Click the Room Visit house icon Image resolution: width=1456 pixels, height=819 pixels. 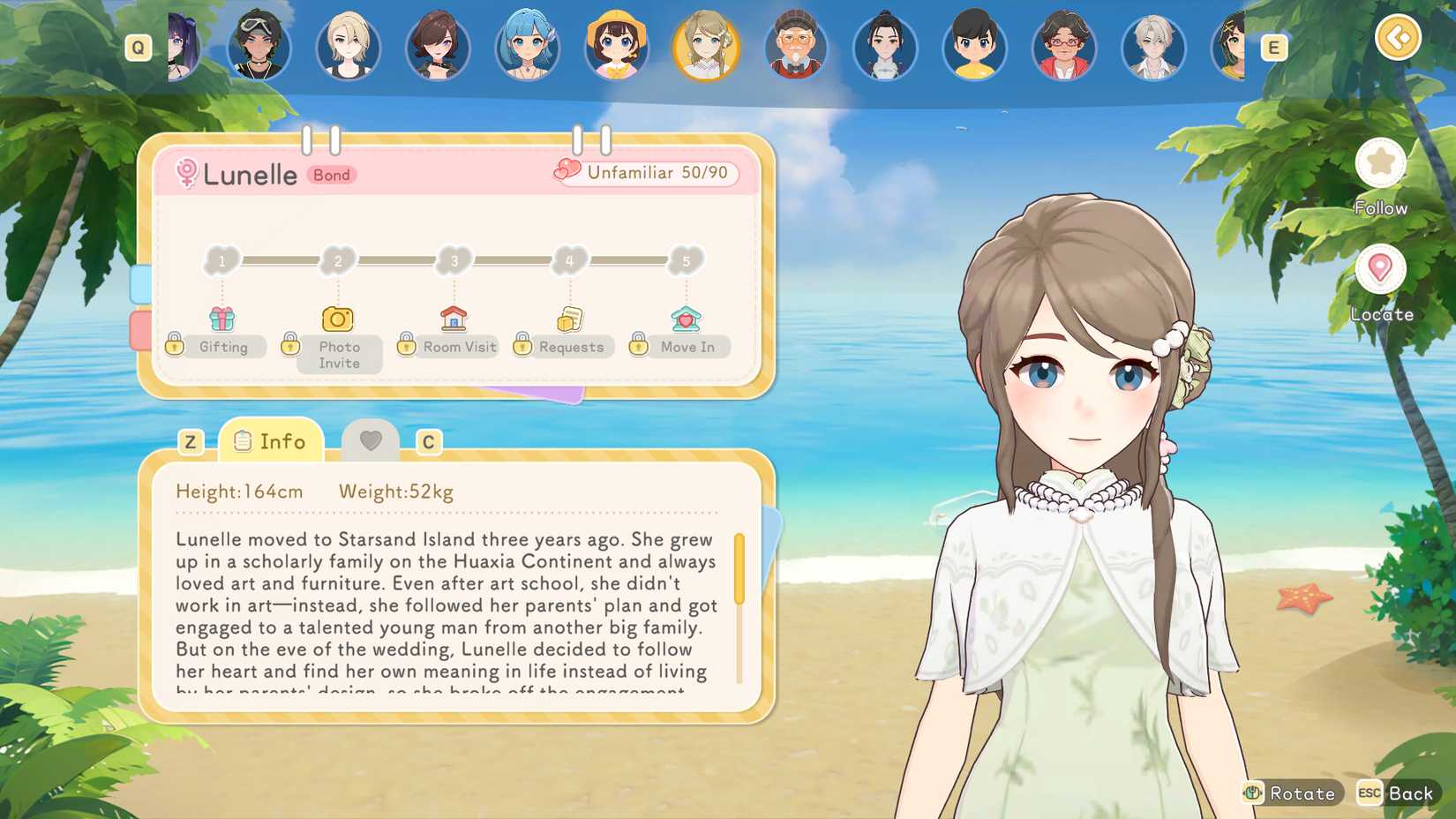(x=454, y=318)
